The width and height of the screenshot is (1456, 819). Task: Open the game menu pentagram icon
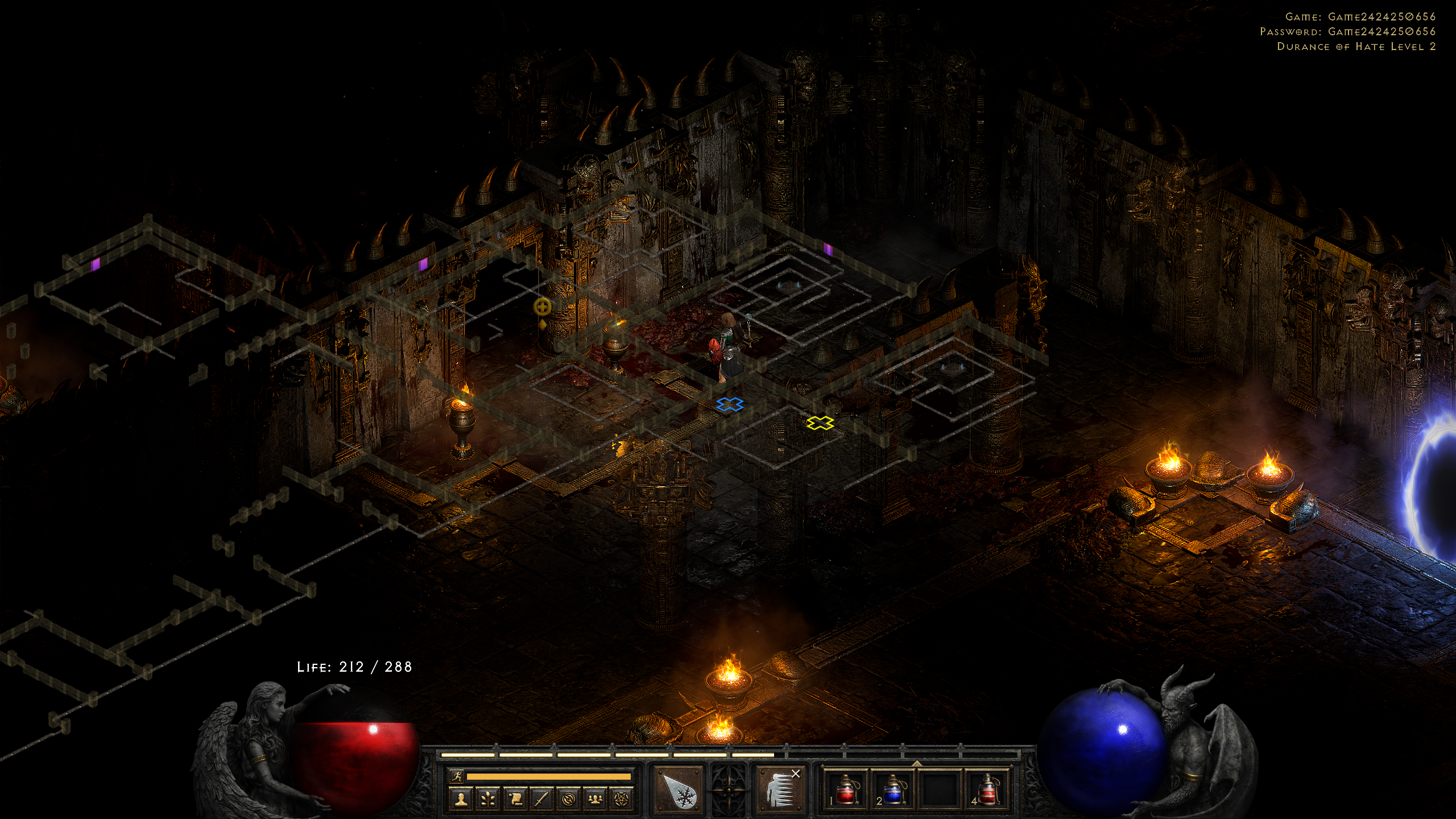tap(622, 799)
